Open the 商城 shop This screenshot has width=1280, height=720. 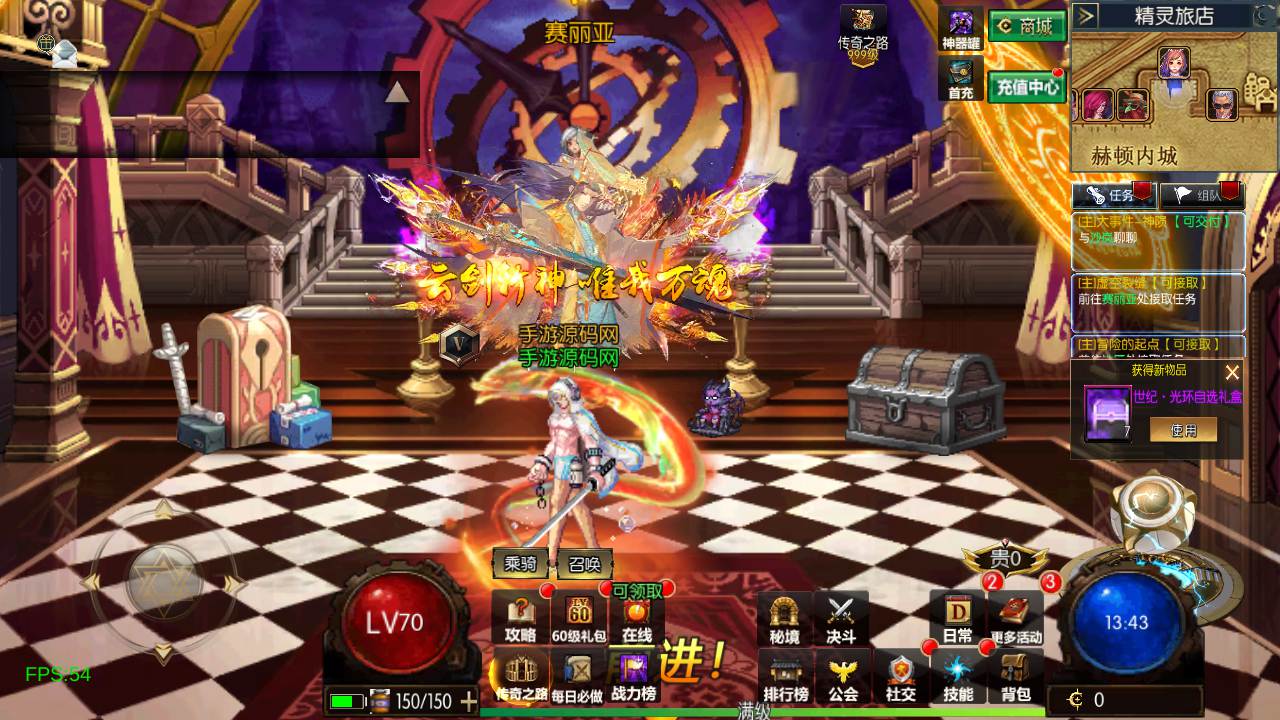click(x=1027, y=26)
